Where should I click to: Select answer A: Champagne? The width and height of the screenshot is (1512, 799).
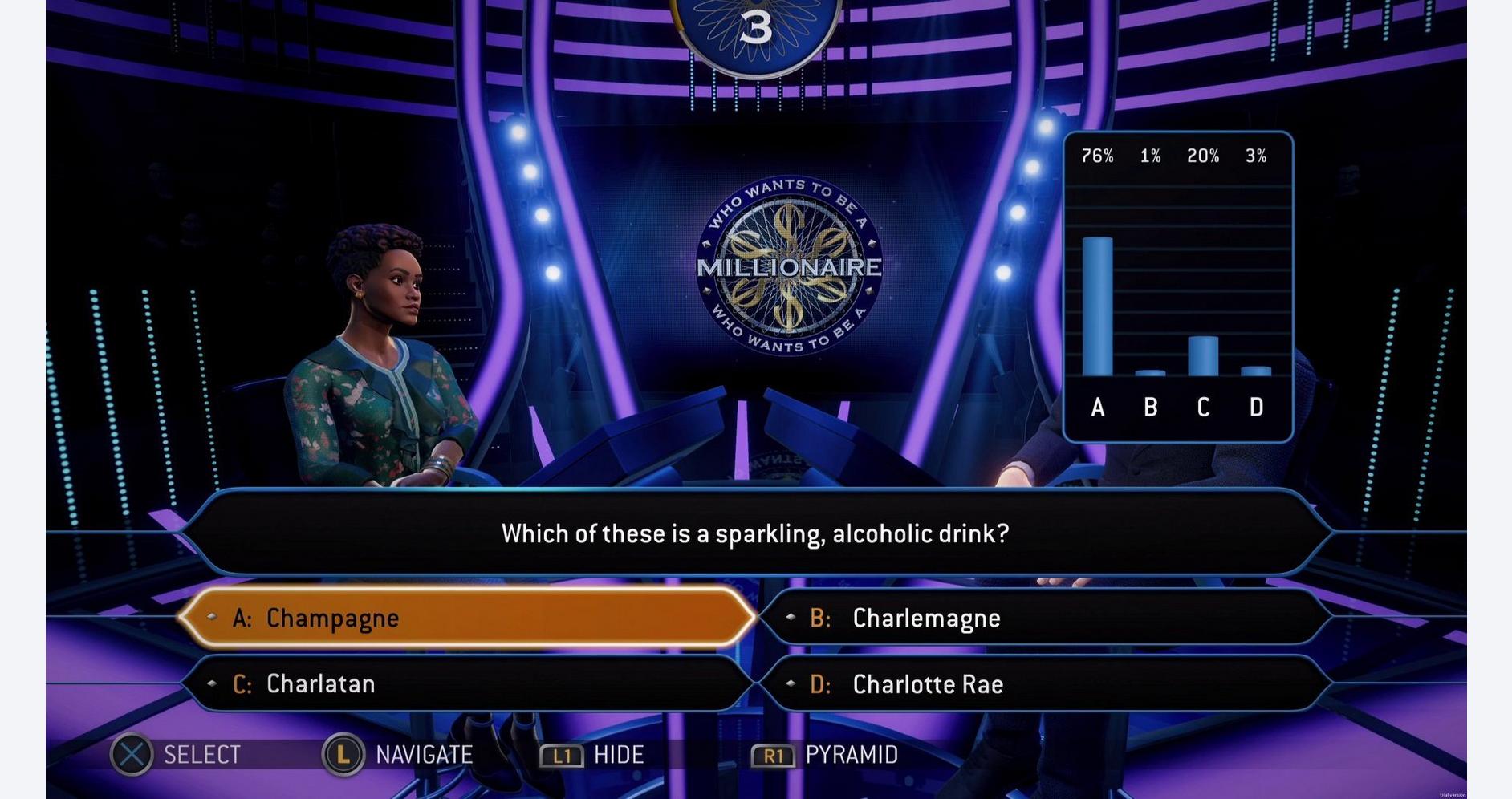465,618
